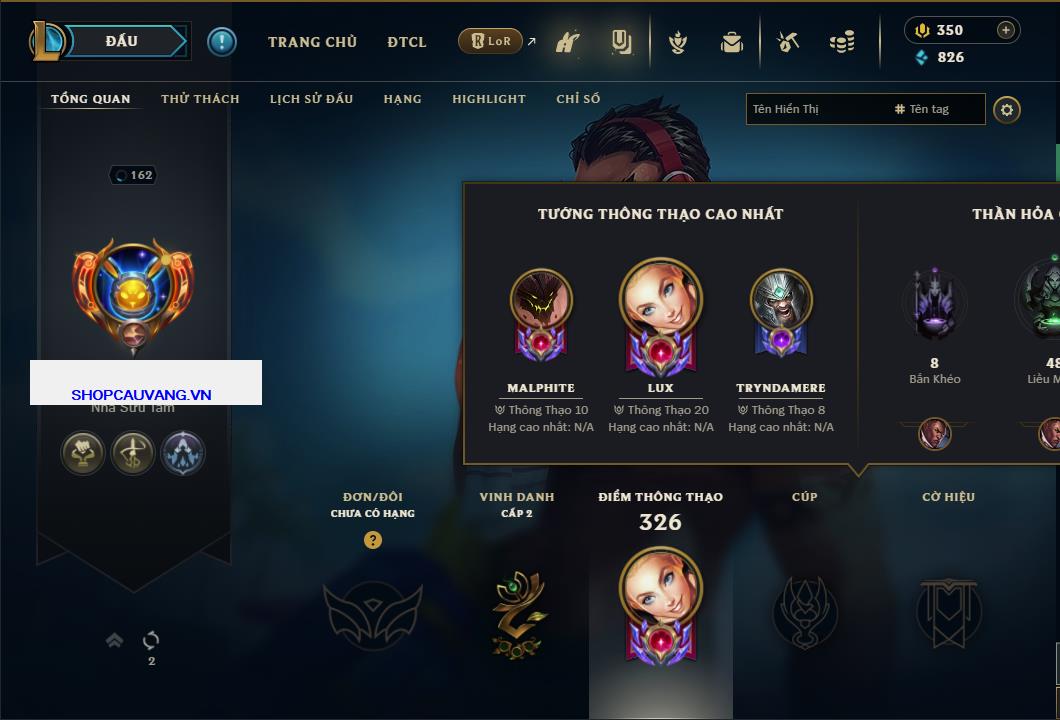1060x720 pixels.
Task: Click the plus button beside 350 currency
Action: (1006, 30)
